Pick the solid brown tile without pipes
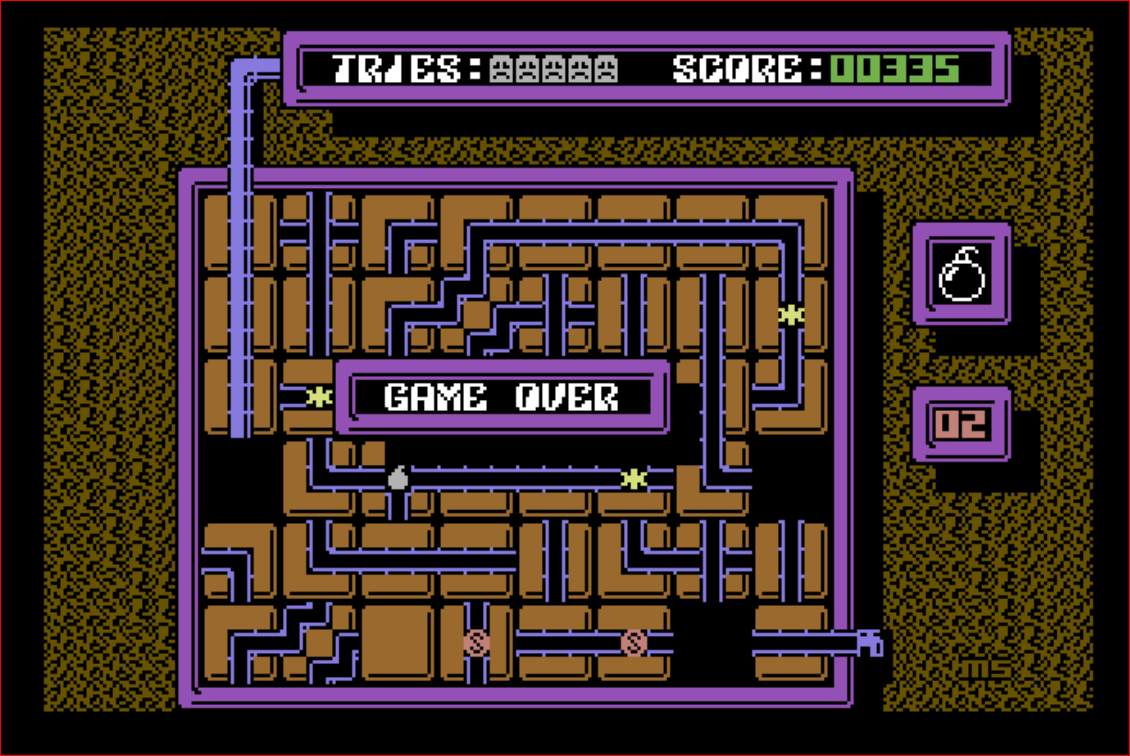Viewport: 1130px width, 756px height. (397, 642)
